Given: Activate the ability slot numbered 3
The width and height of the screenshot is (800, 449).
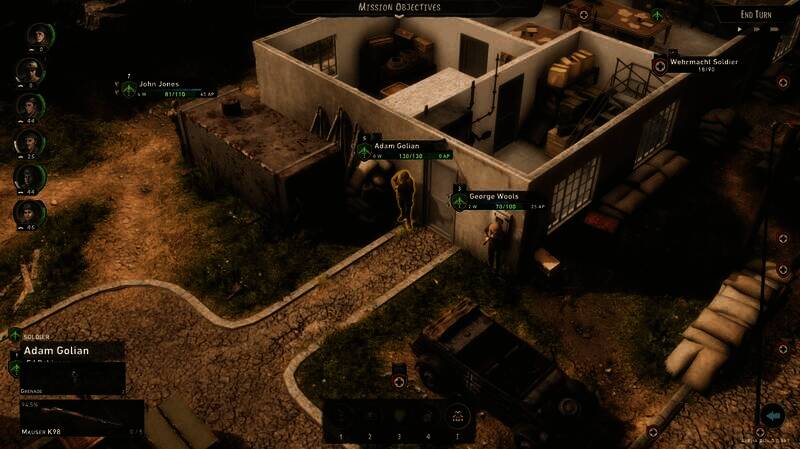Looking at the screenshot, I should click(x=399, y=416).
